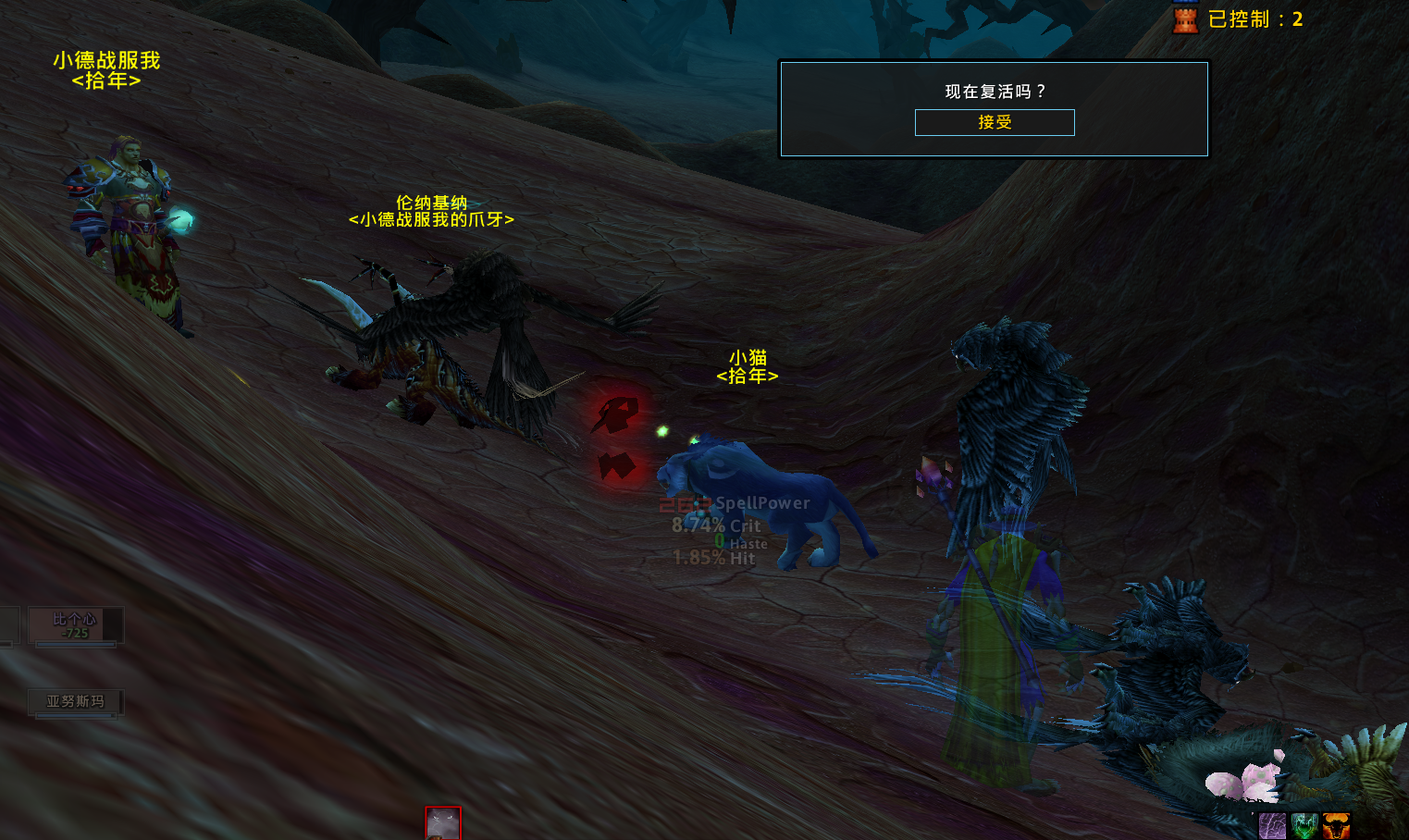The image size is (1409, 840).
Task: Activate the green glowing shield icon
Action: [x=1304, y=826]
